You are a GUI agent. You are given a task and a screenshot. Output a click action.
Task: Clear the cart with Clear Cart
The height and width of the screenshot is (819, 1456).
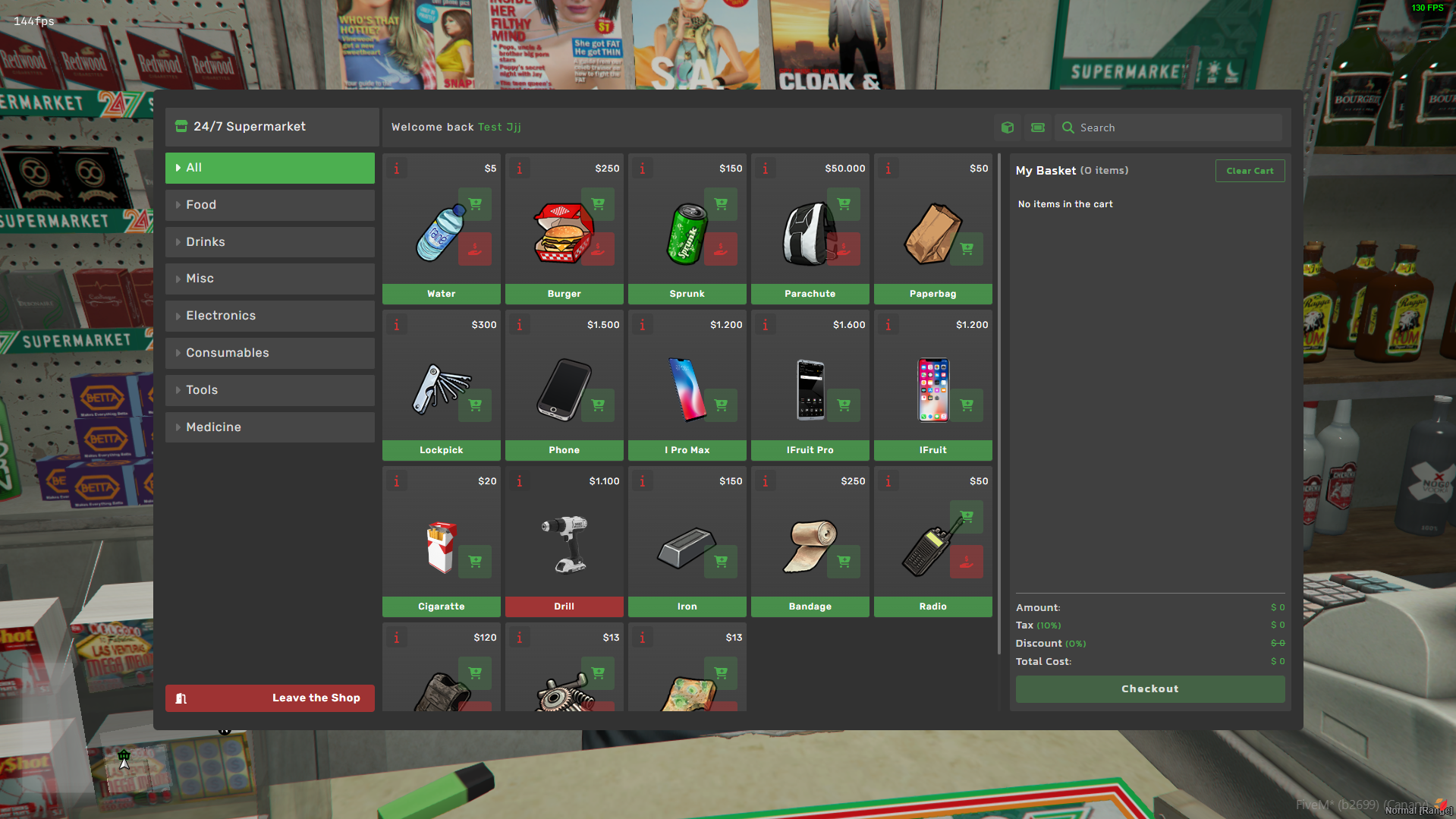click(x=1250, y=170)
